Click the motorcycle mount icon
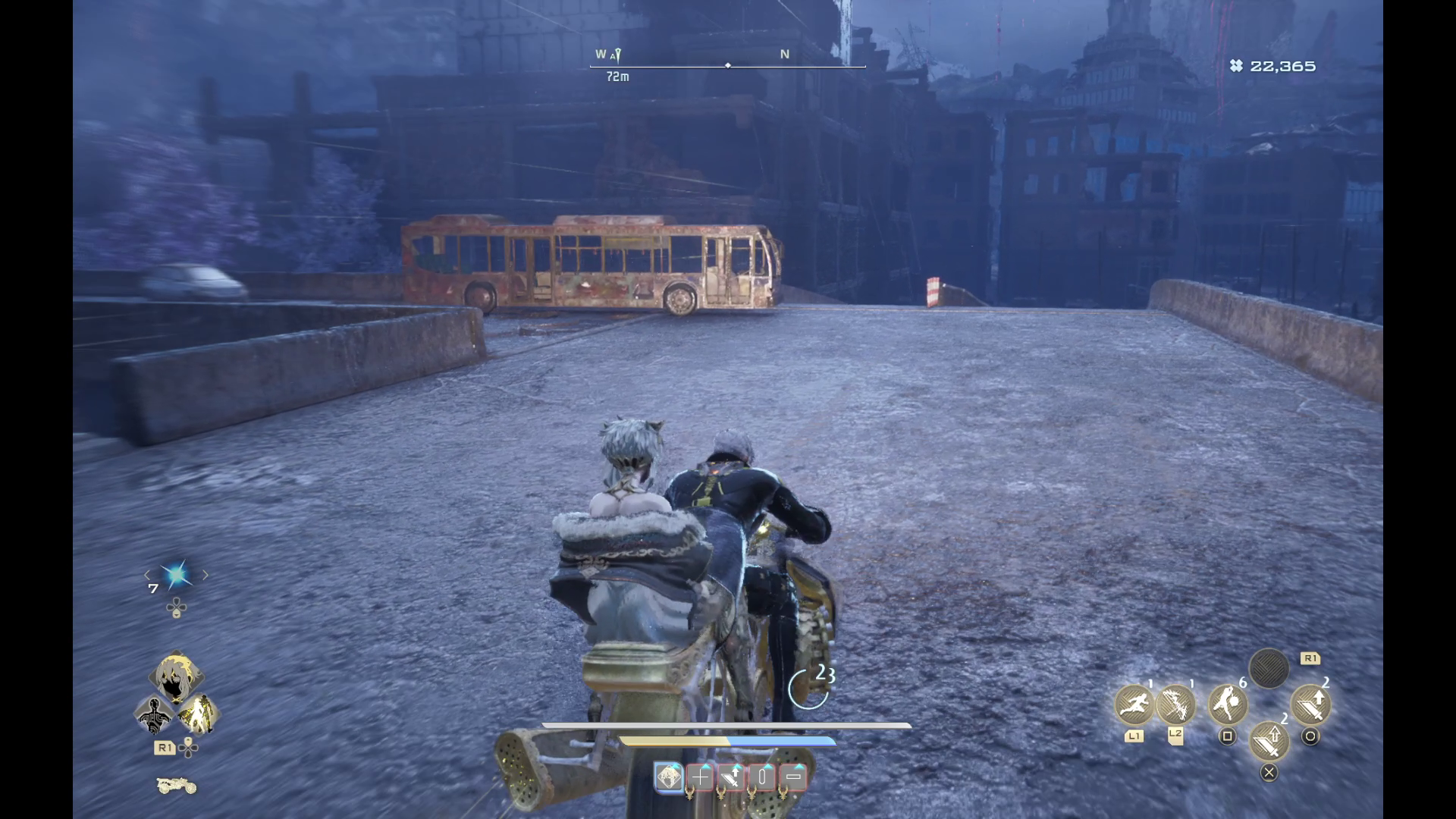Image resolution: width=1456 pixels, height=819 pixels. (176, 786)
